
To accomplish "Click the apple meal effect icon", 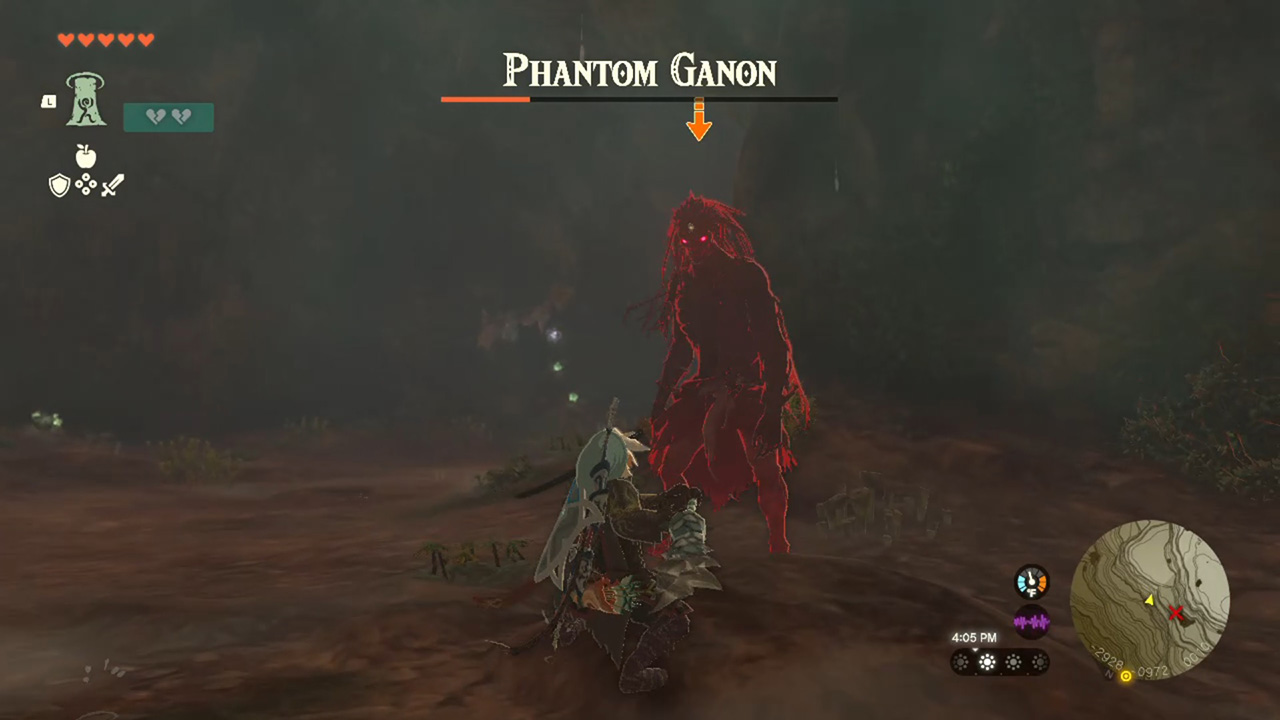I will [x=86, y=156].
